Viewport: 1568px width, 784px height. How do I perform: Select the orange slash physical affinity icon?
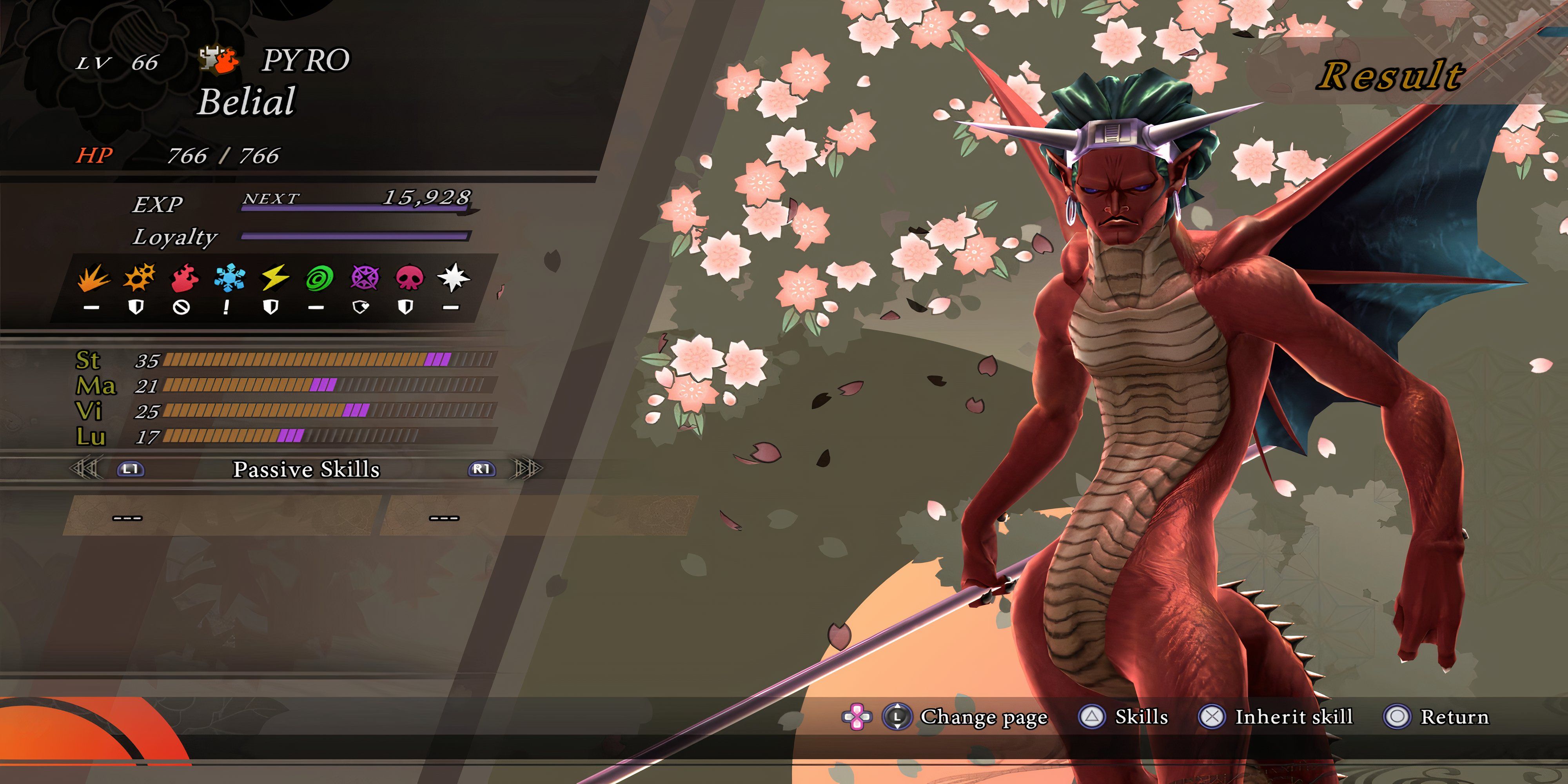pos(93,279)
